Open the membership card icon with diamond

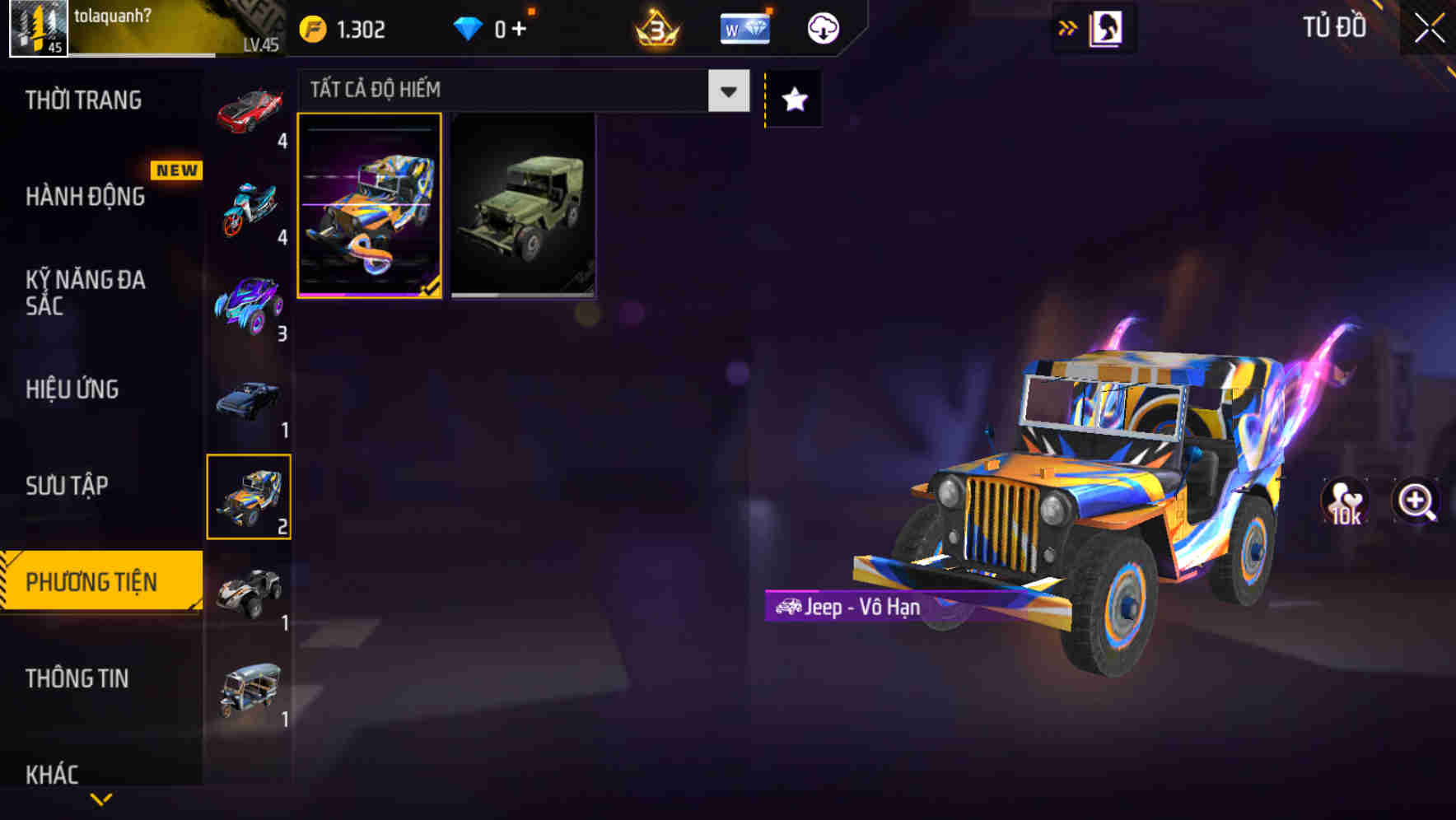744,26
